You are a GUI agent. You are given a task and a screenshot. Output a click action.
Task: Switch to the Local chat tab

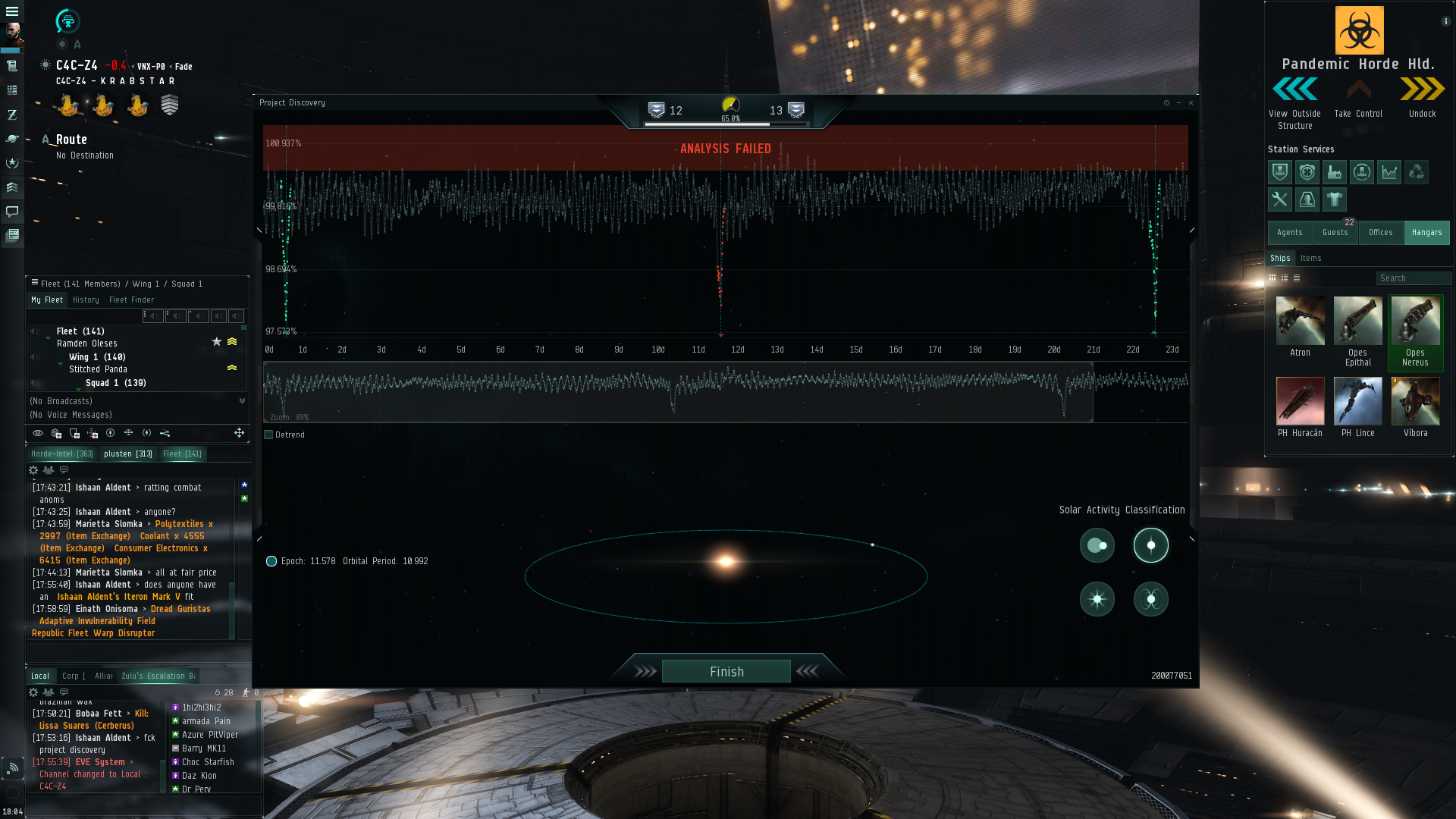(x=40, y=676)
